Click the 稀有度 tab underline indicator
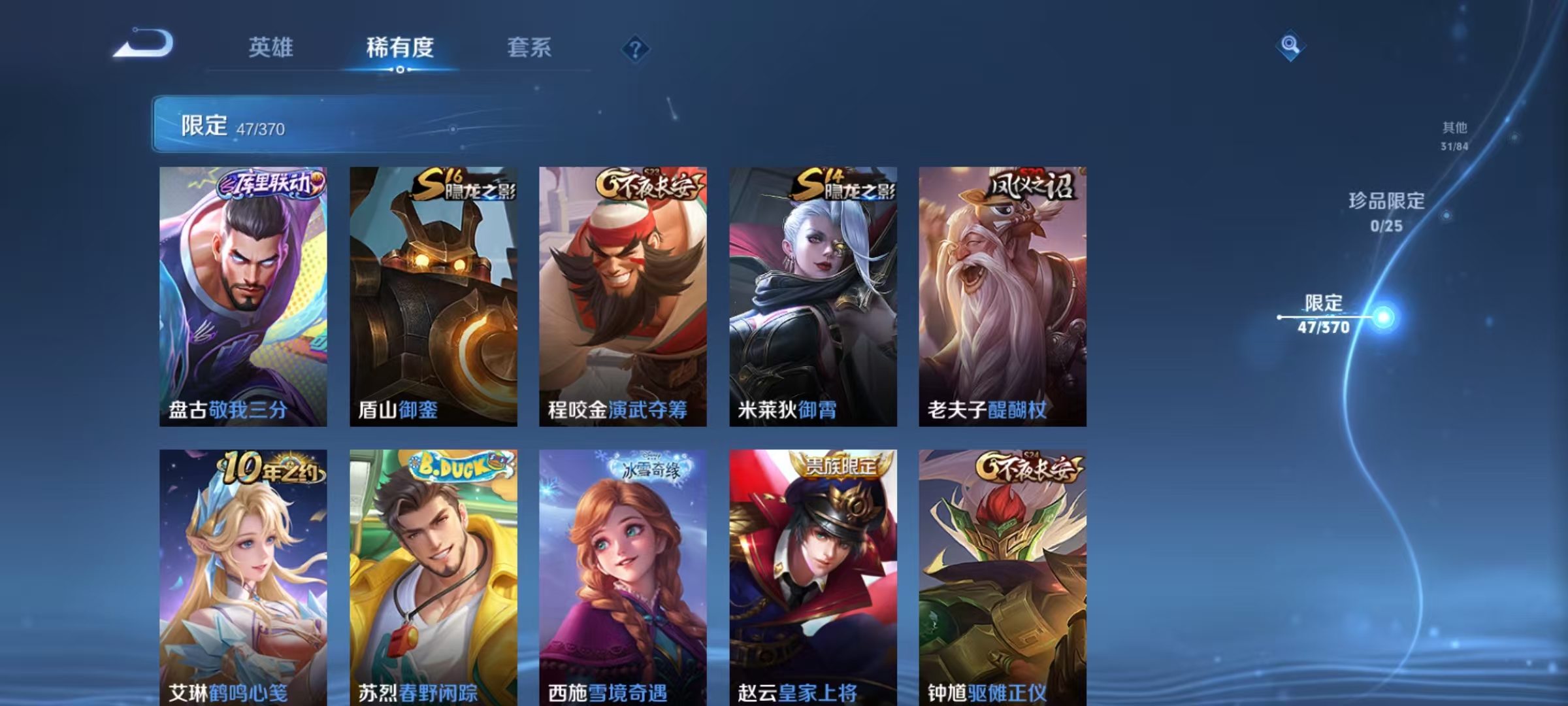Screen dimensions: 1568x706 pos(400,68)
